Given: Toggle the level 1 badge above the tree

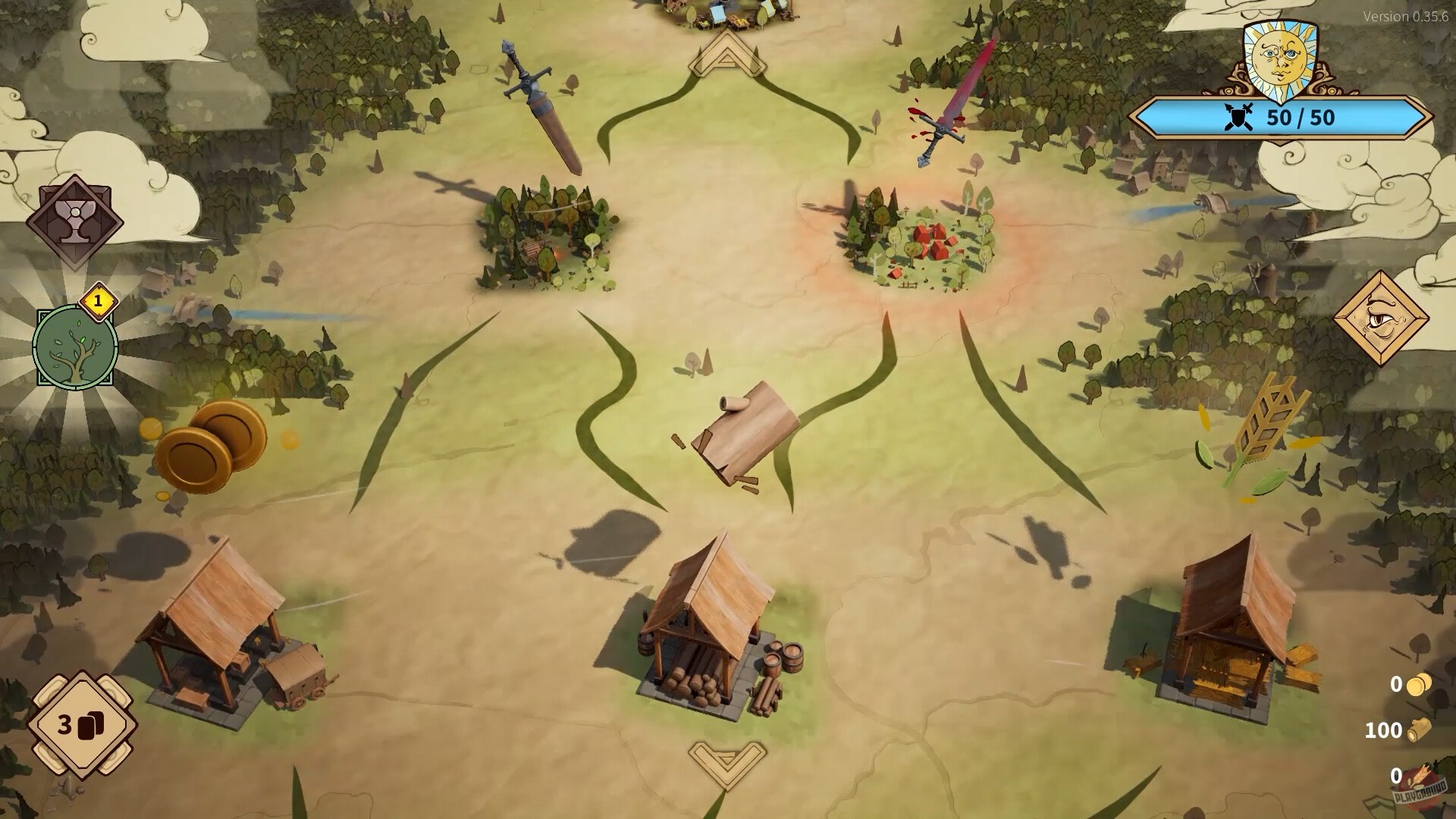Looking at the screenshot, I should point(99,302).
